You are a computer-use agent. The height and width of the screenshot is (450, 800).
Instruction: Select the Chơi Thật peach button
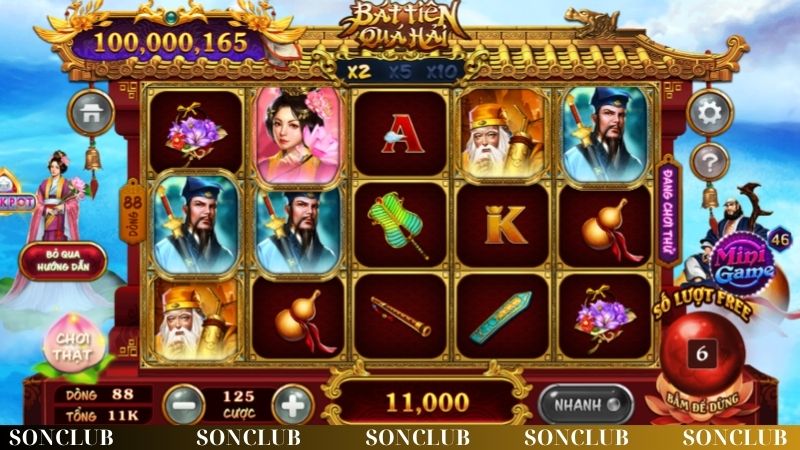pyautogui.click(x=72, y=344)
